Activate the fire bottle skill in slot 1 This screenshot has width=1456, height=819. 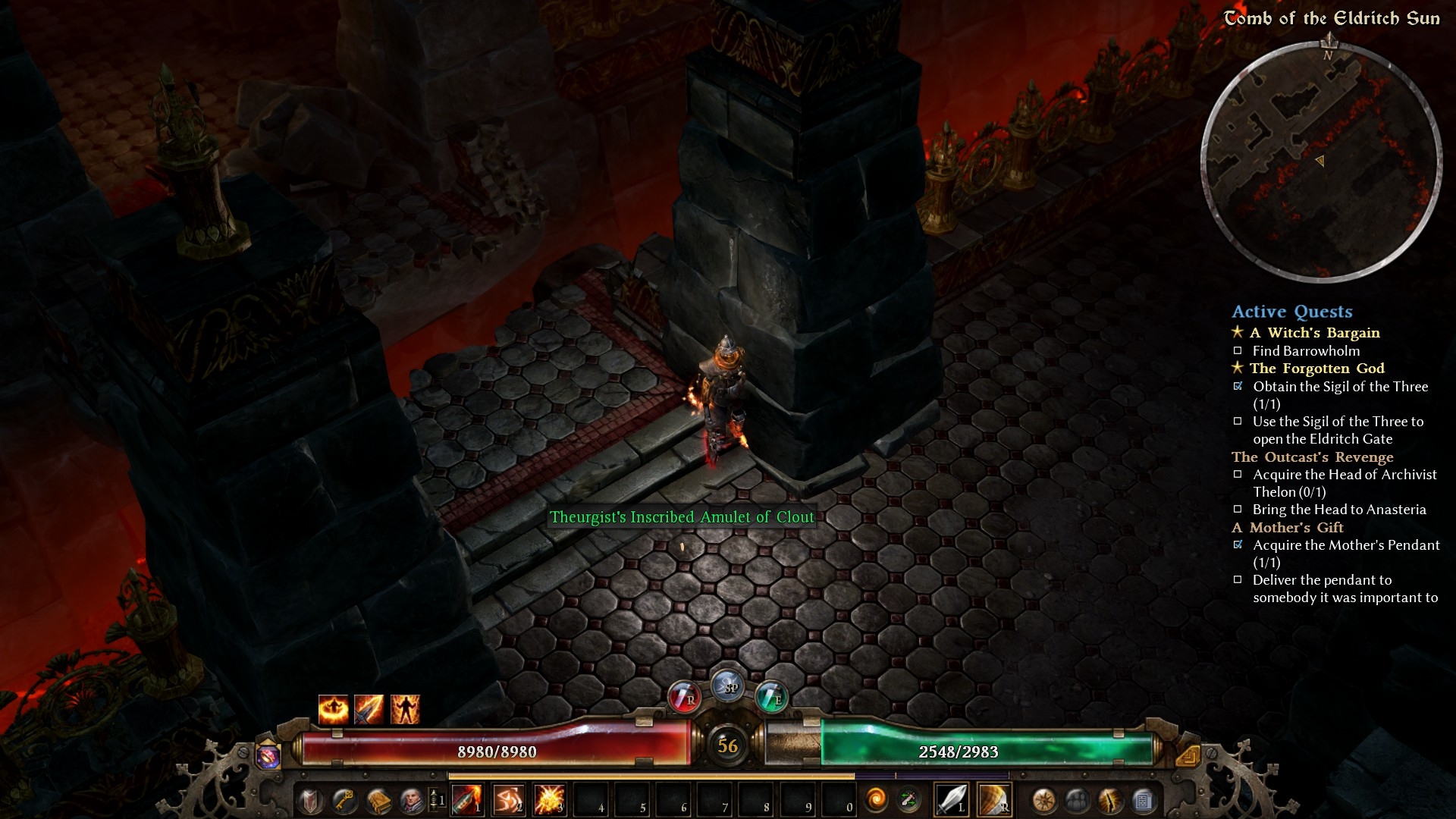pos(466,800)
